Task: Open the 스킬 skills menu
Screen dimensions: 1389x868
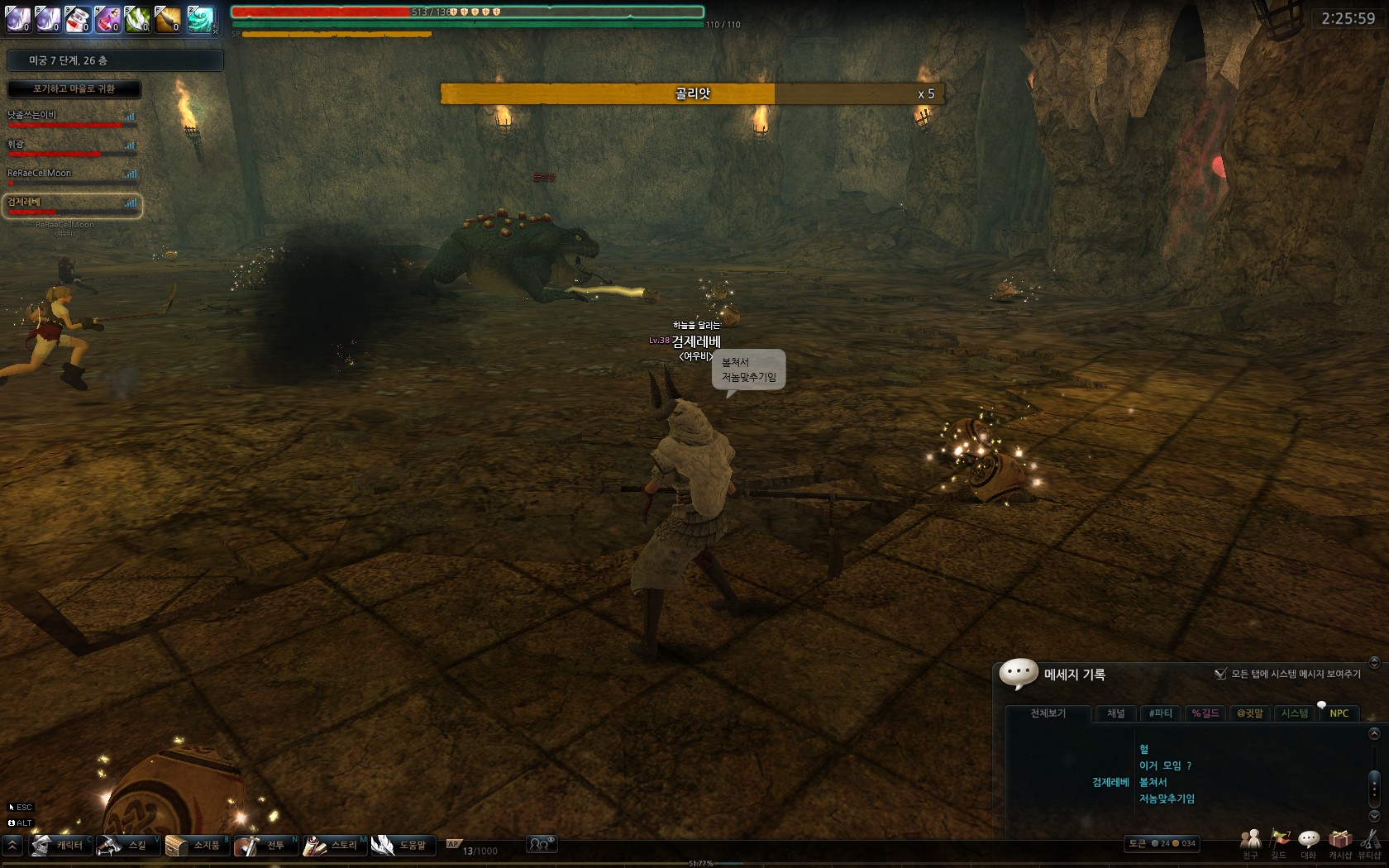Action: point(129,845)
